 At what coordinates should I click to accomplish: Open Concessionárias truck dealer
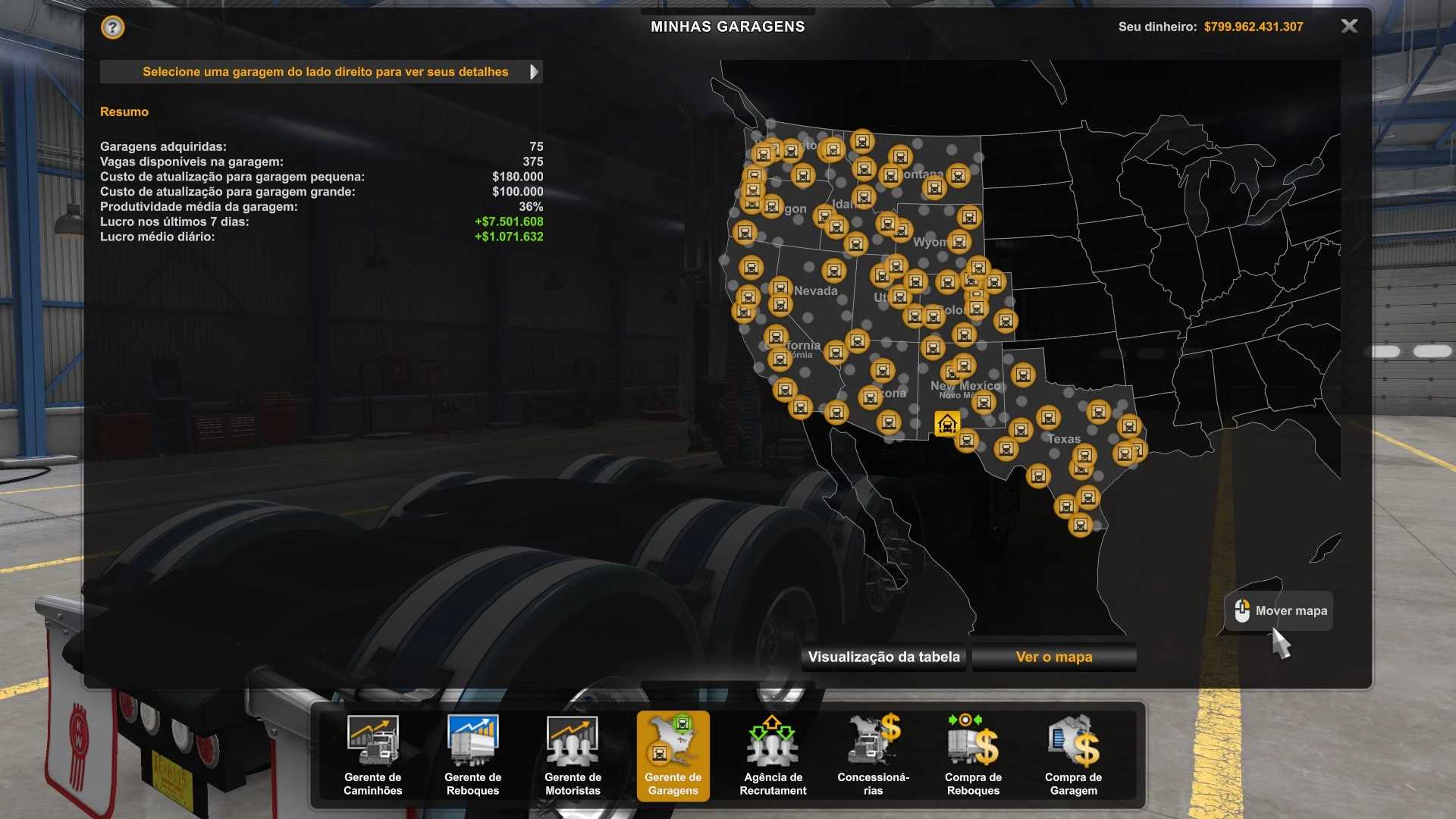(873, 755)
